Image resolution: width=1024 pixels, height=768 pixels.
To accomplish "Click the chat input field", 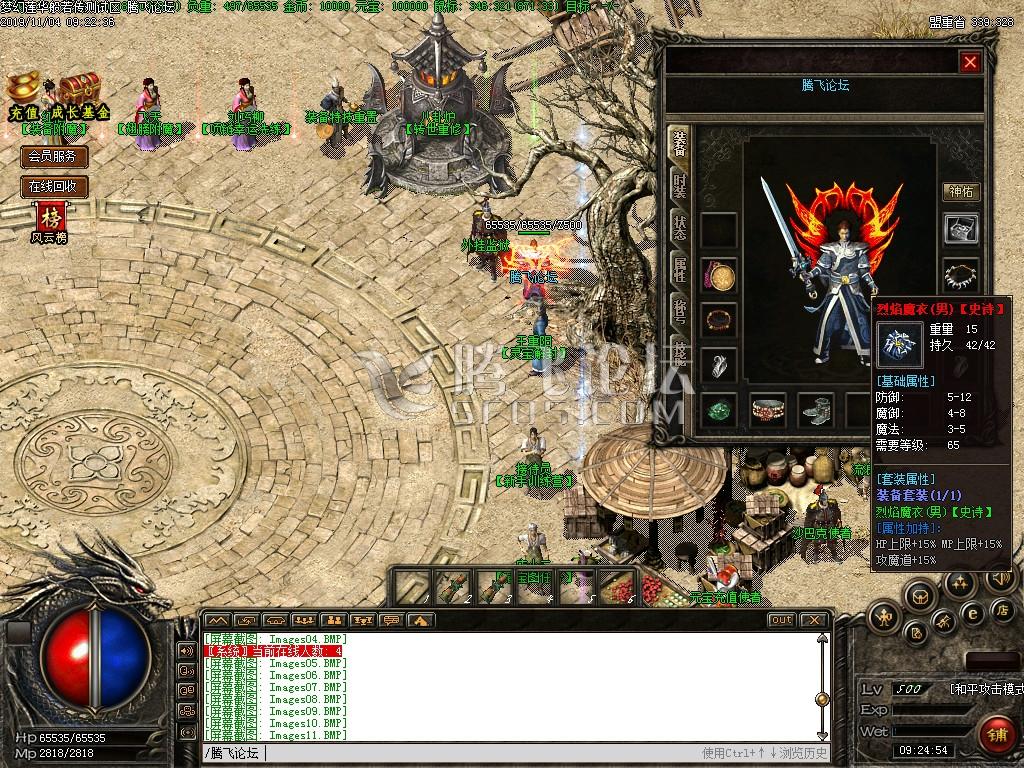I will point(450,753).
